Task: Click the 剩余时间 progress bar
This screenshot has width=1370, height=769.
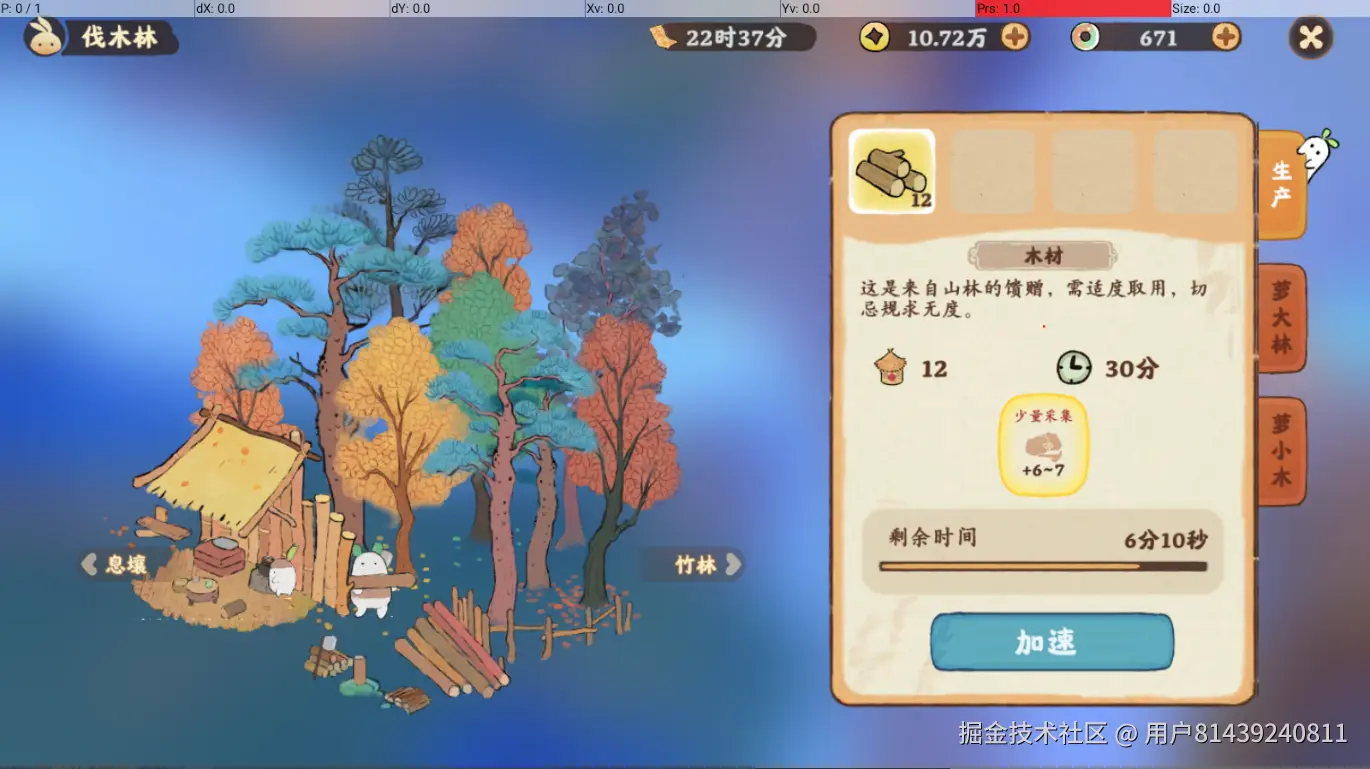Action: (1043, 566)
